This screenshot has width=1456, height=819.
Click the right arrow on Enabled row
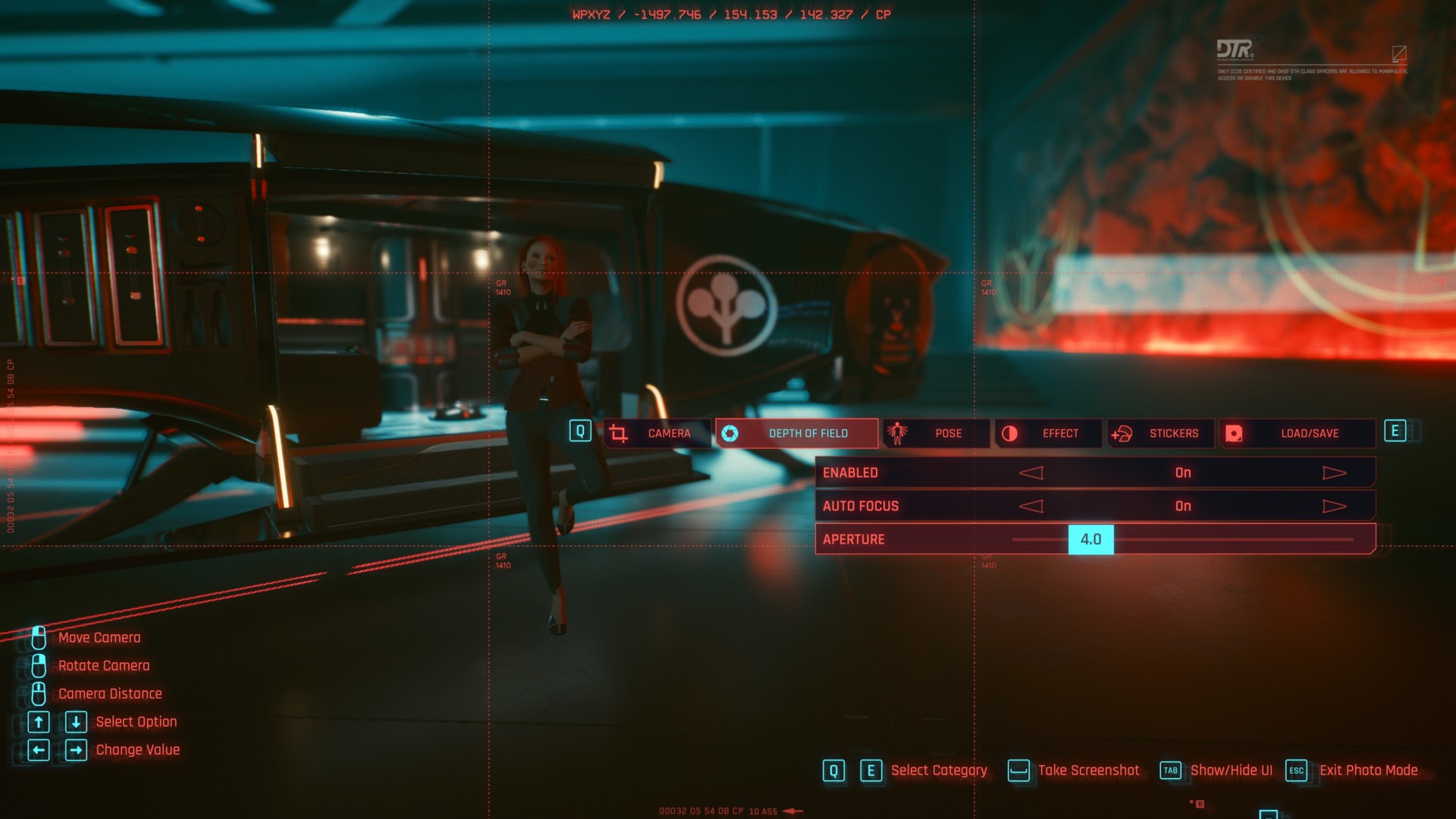[1334, 472]
